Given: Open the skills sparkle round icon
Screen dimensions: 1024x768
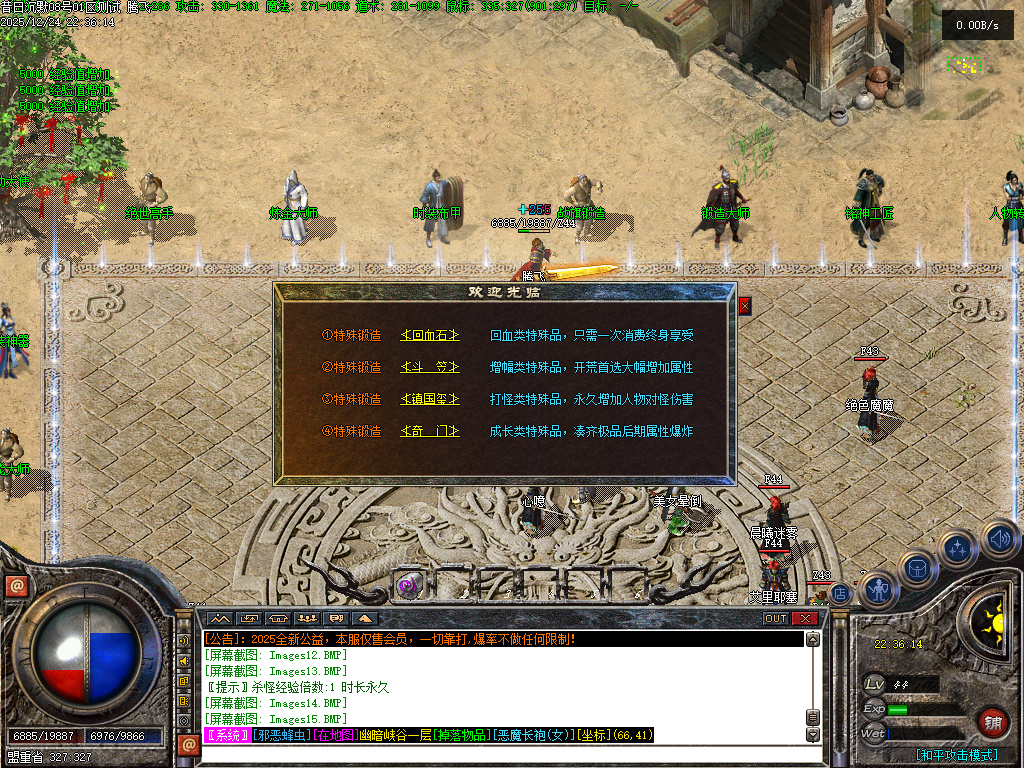Looking at the screenshot, I should 957,548.
